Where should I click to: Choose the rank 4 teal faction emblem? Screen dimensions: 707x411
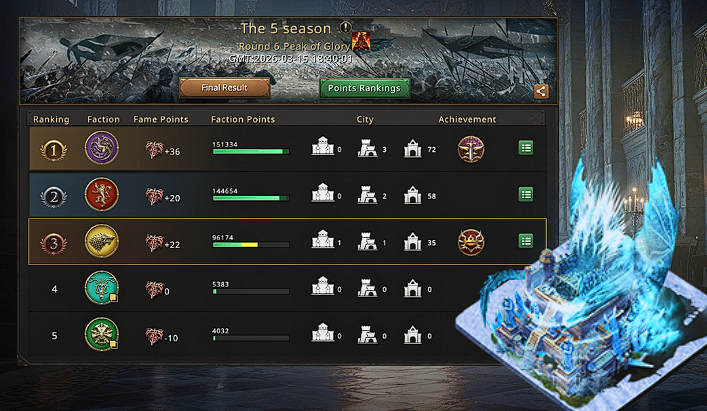point(102,288)
